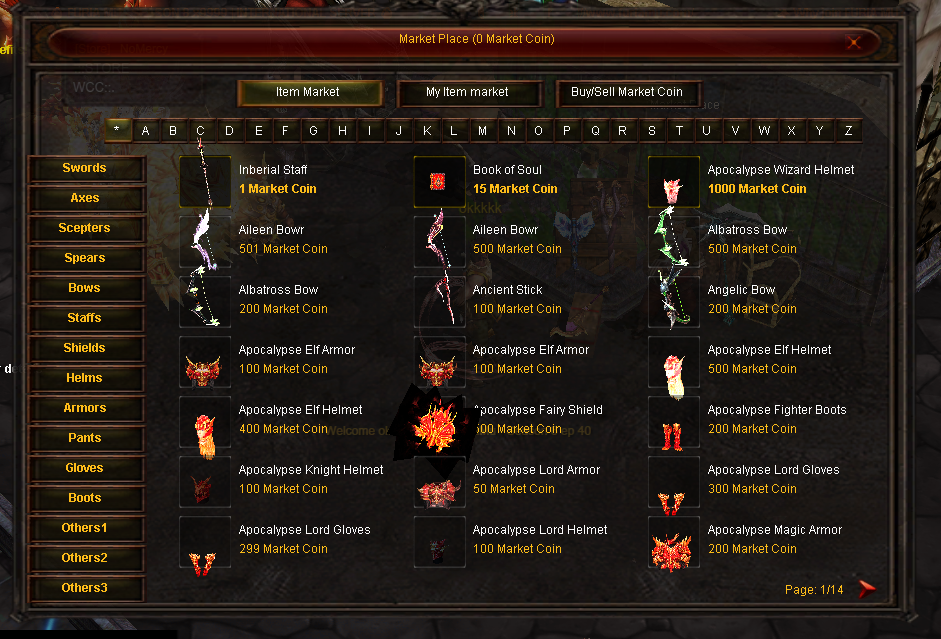Choose the Apocalypse Magic Armor listing
Screen dimensions: 941x639
pyautogui.click(x=774, y=530)
